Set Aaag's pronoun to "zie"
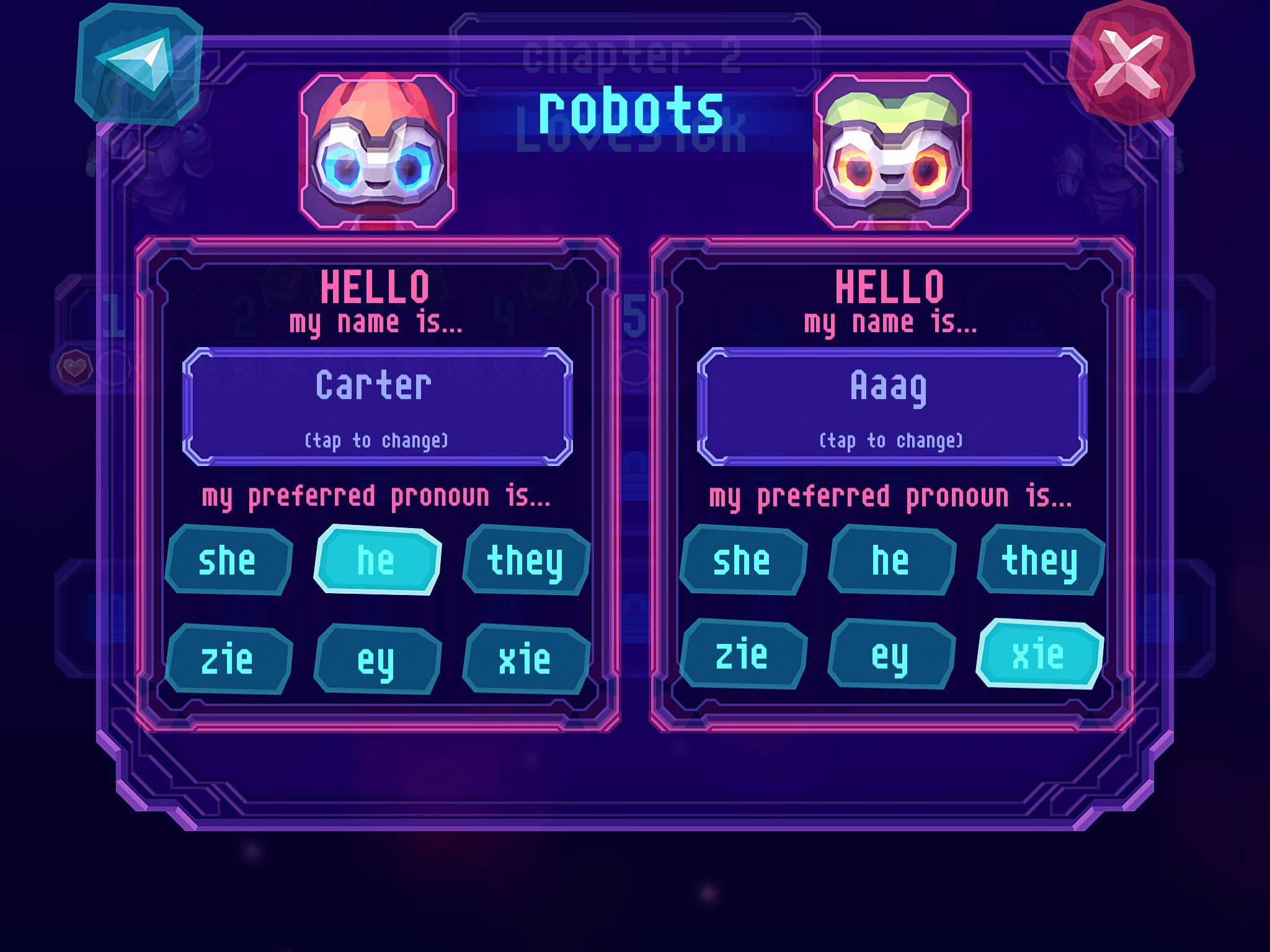Image resolution: width=1270 pixels, height=952 pixels. (x=743, y=654)
